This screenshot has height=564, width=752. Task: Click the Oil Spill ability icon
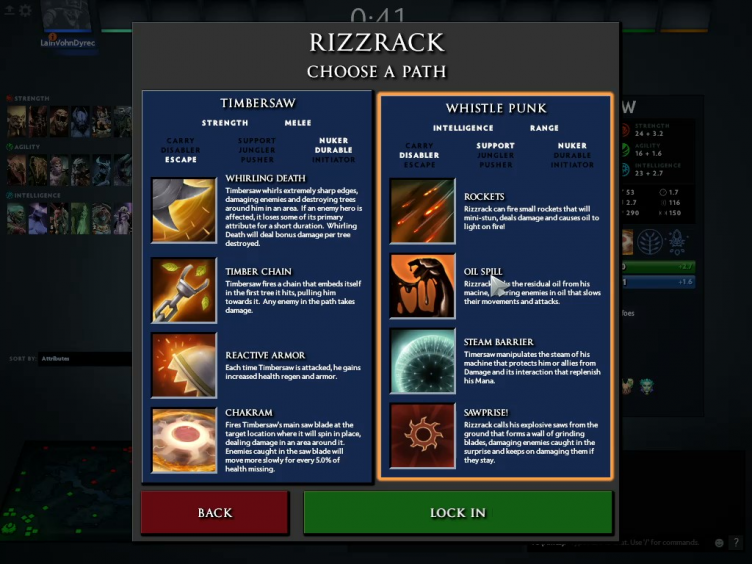tap(422, 285)
